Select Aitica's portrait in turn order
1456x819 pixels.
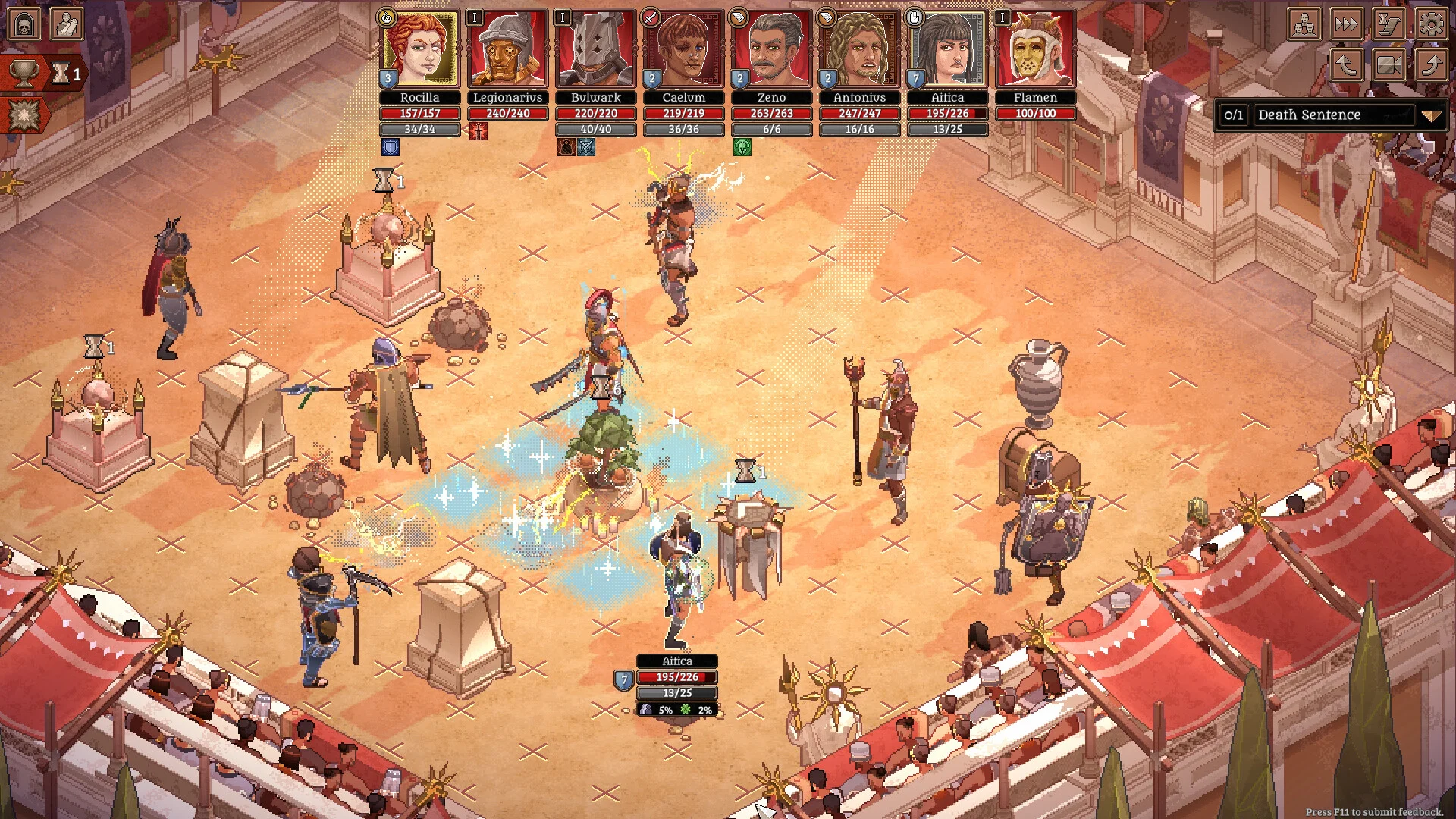tap(947, 49)
